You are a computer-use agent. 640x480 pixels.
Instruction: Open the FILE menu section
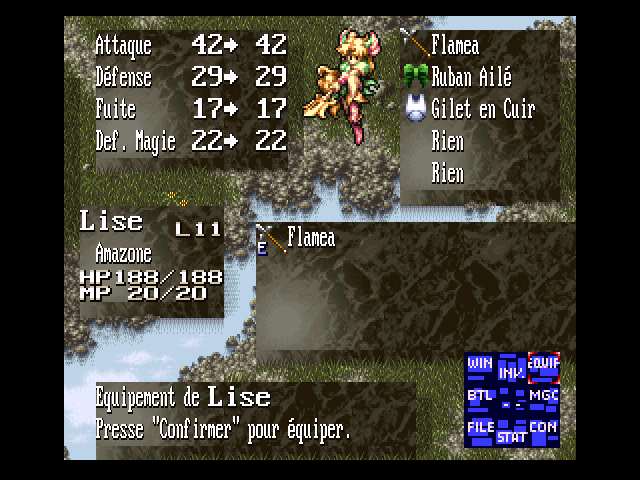tap(480, 427)
